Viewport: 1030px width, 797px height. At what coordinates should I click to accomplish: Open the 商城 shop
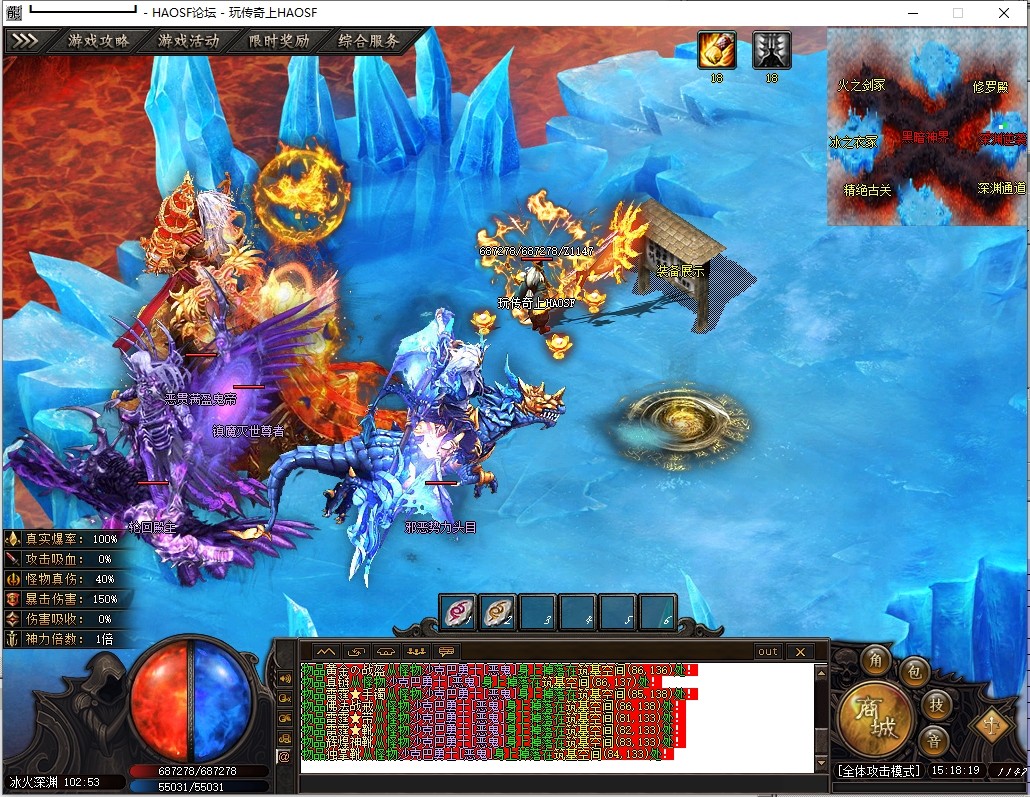click(876, 719)
